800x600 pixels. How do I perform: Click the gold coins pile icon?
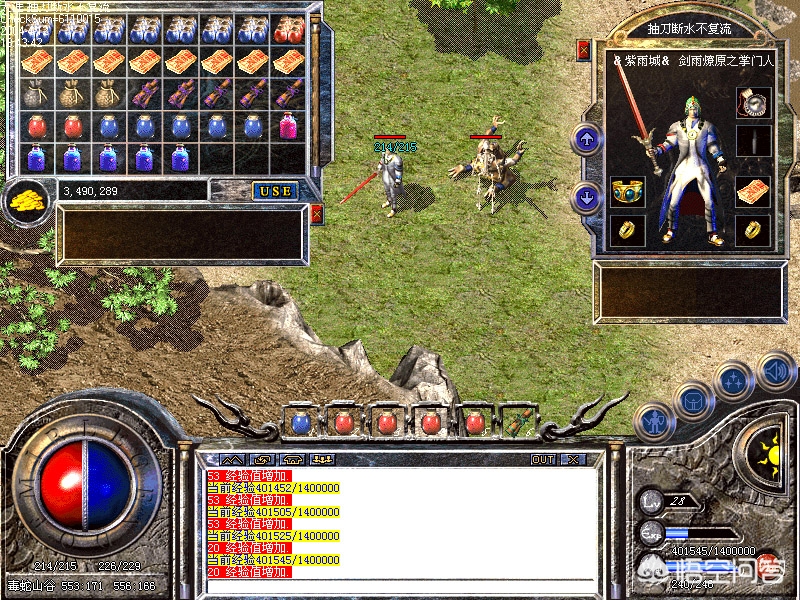pos(24,201)
